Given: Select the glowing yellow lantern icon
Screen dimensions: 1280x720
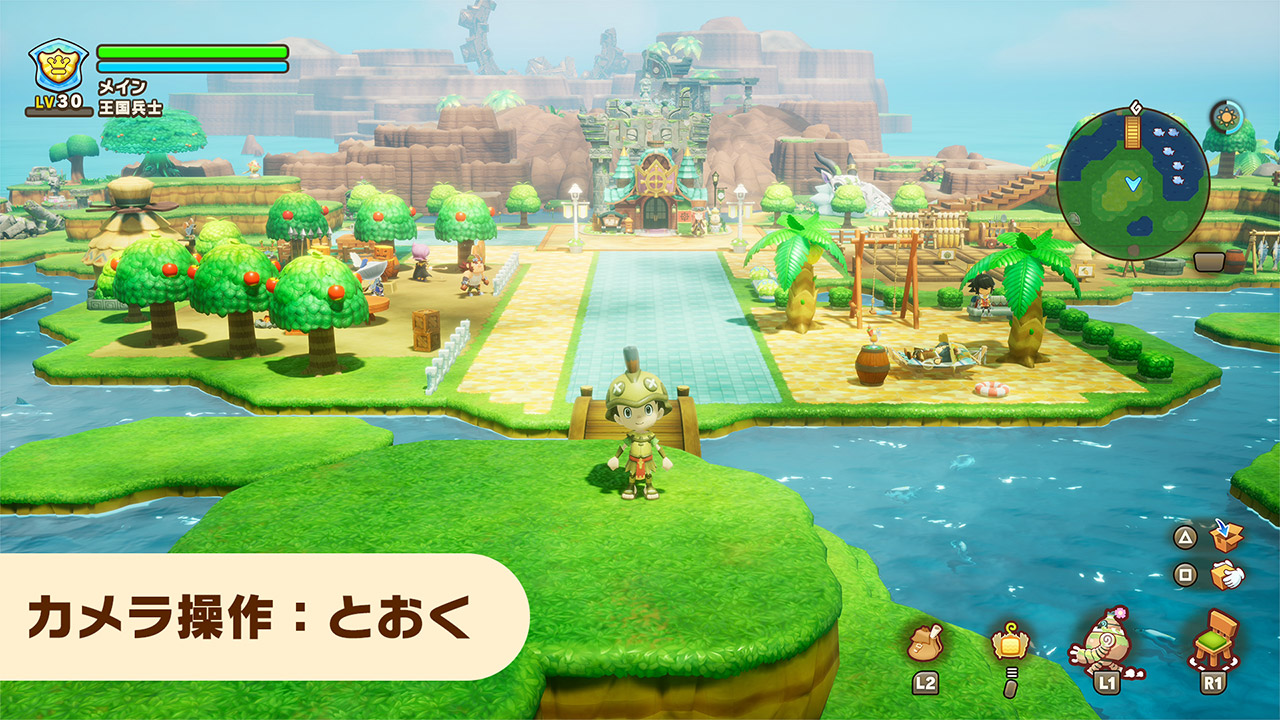Looking at the screenshot, I should click(1008, 642).
